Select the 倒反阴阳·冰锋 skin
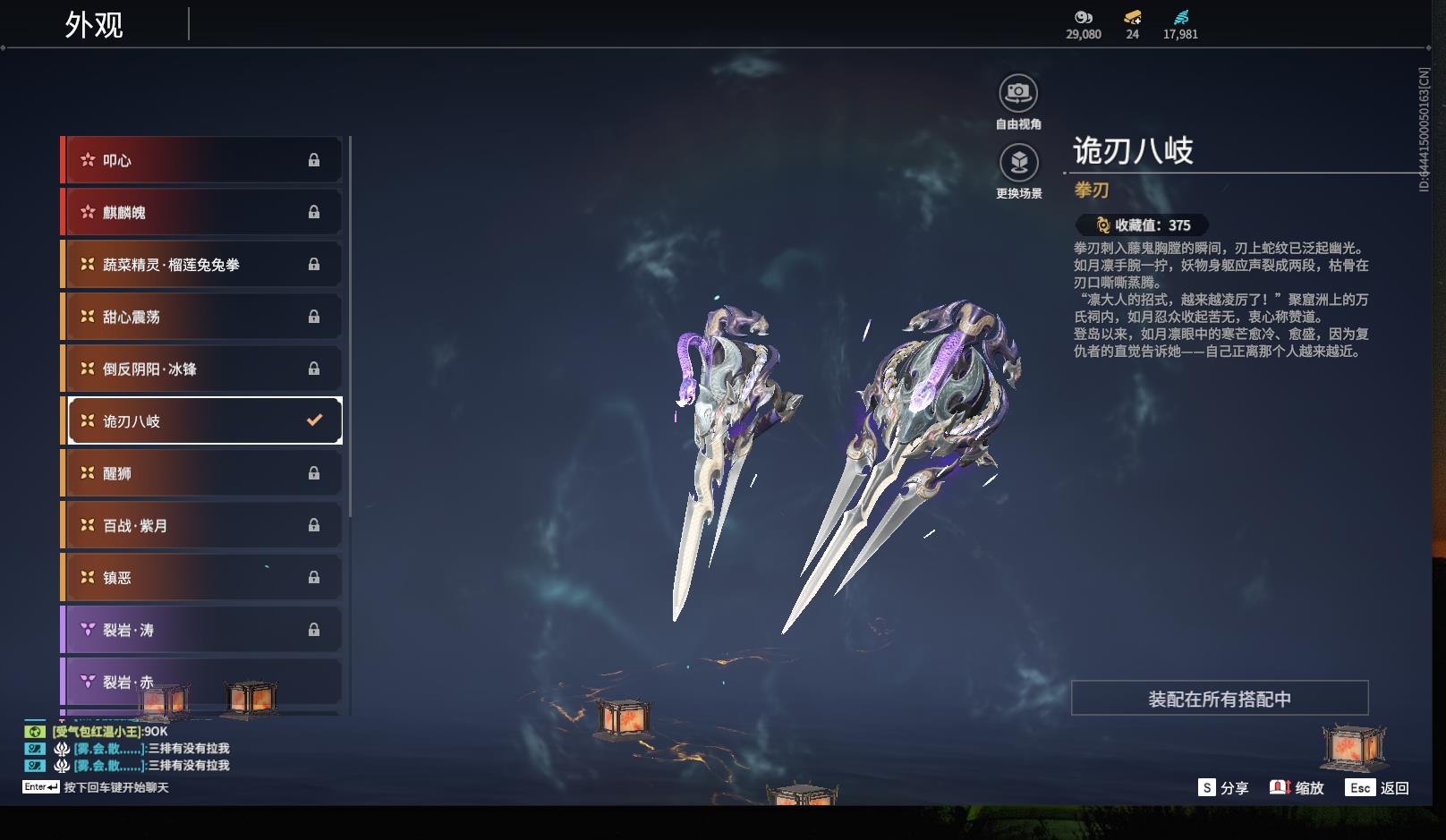 (201, 369)
